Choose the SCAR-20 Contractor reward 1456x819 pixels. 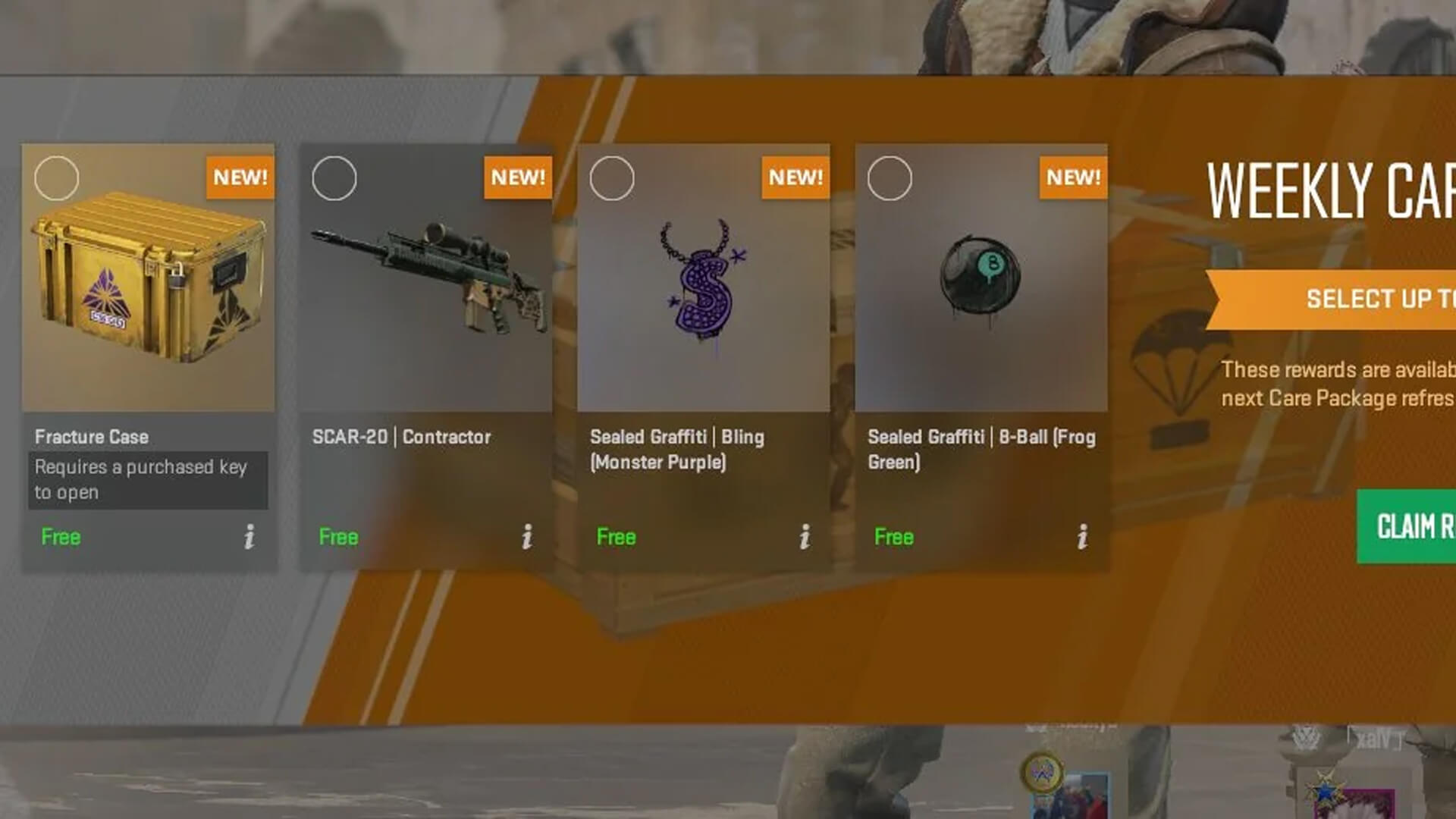(x=425, y=303)
